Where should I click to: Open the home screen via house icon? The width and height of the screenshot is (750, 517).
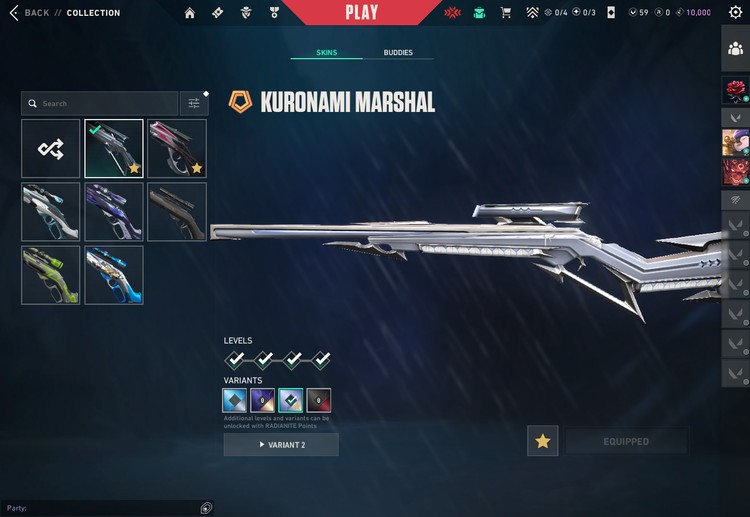tap(190, 13)
